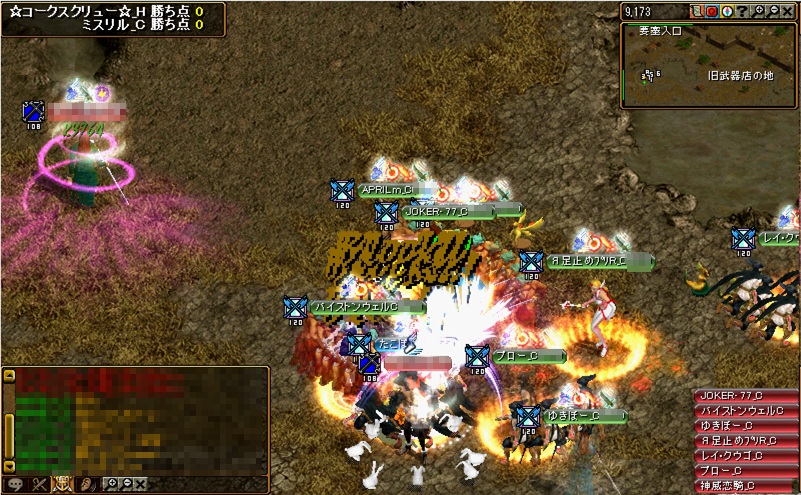Switch to the crossed swords chat tab
801x495 pixels.
click(40, 484)
